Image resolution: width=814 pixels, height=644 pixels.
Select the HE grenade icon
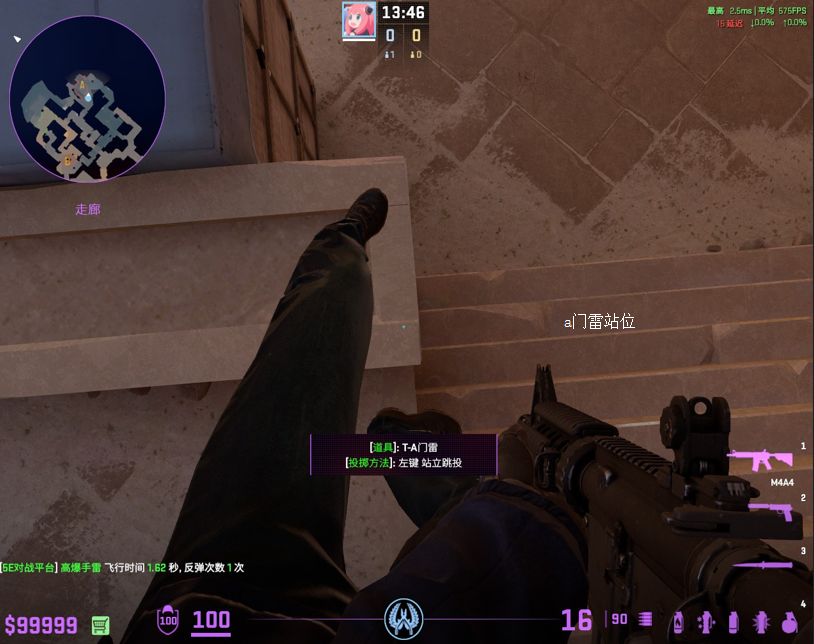(788, 621)
